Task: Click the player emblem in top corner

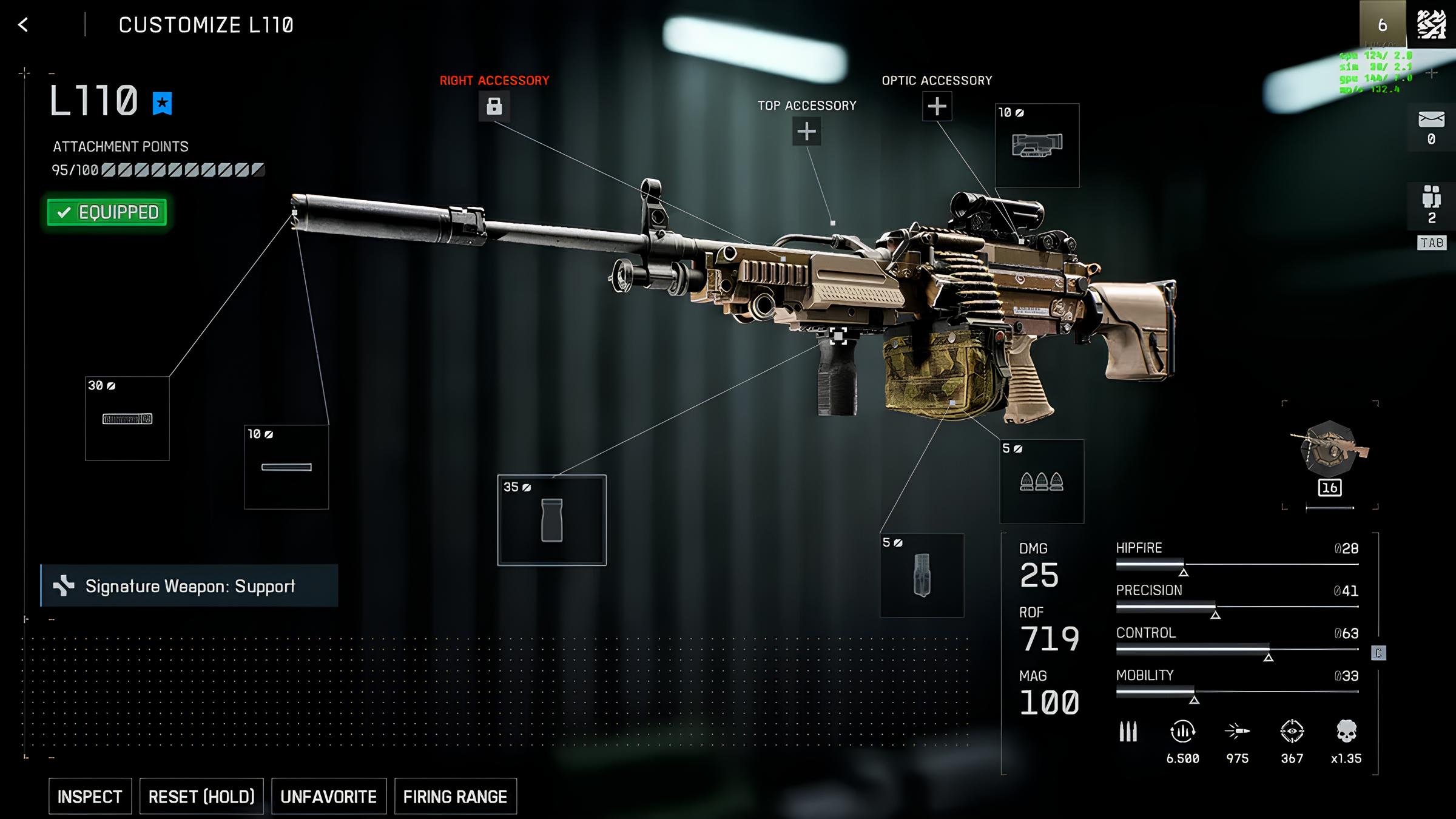Action: coord(1431,24)
